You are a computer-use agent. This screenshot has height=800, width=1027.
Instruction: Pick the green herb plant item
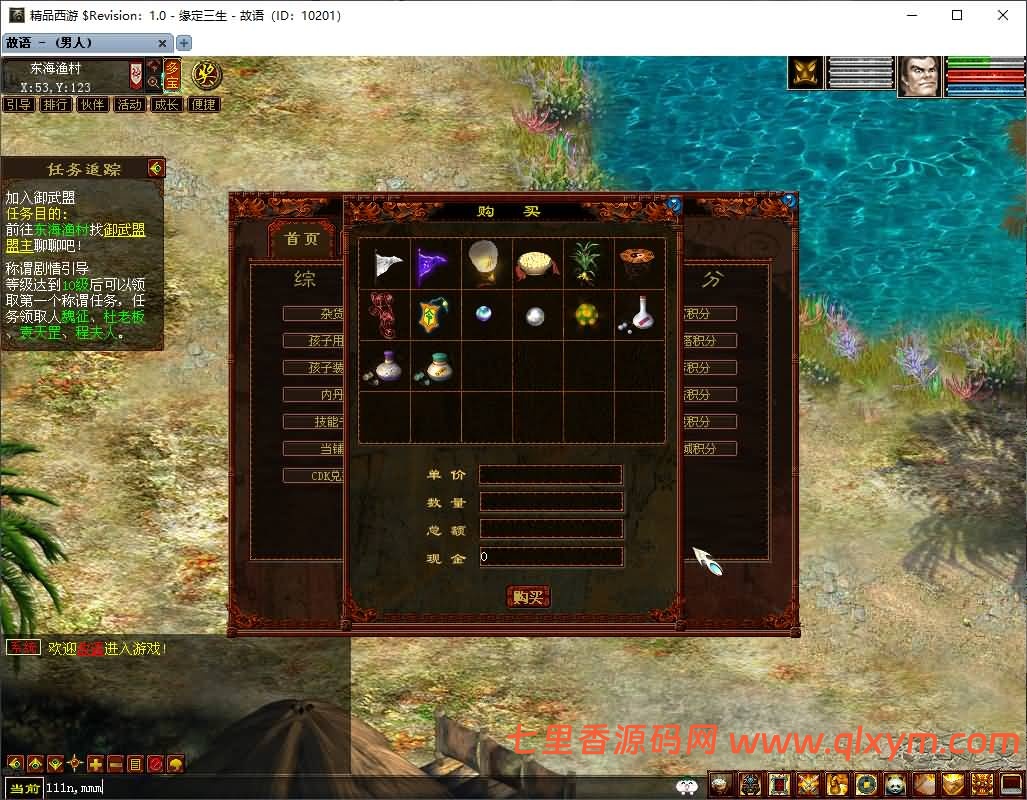[588, 264]
